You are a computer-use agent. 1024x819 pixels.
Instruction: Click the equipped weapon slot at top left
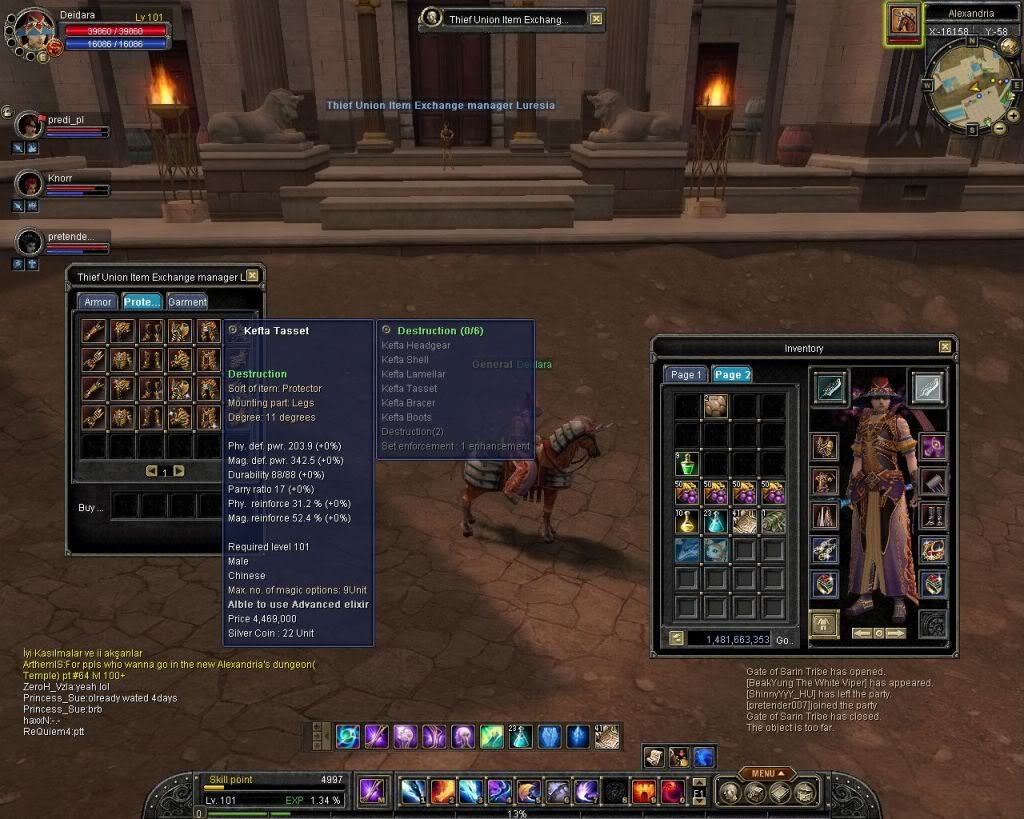(831, 388)
